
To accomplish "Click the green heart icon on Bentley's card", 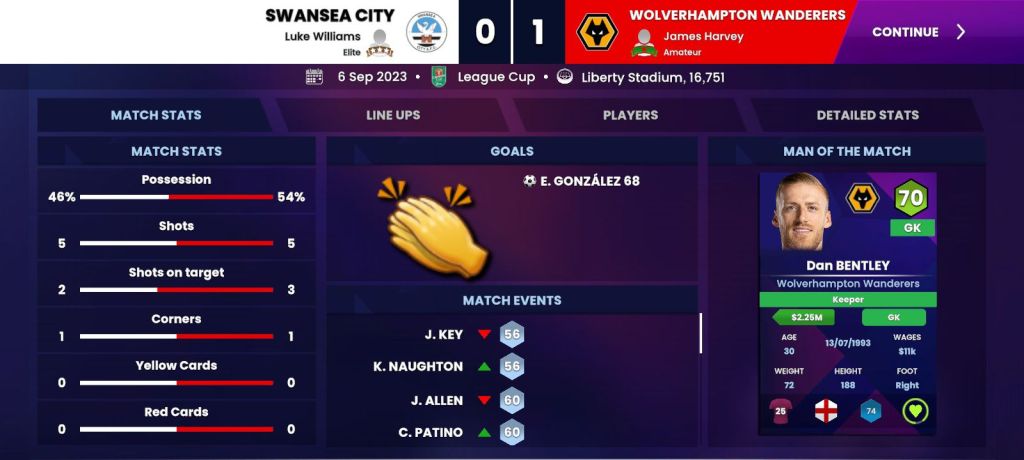I will pyautogui.click(x=915, y=410).
